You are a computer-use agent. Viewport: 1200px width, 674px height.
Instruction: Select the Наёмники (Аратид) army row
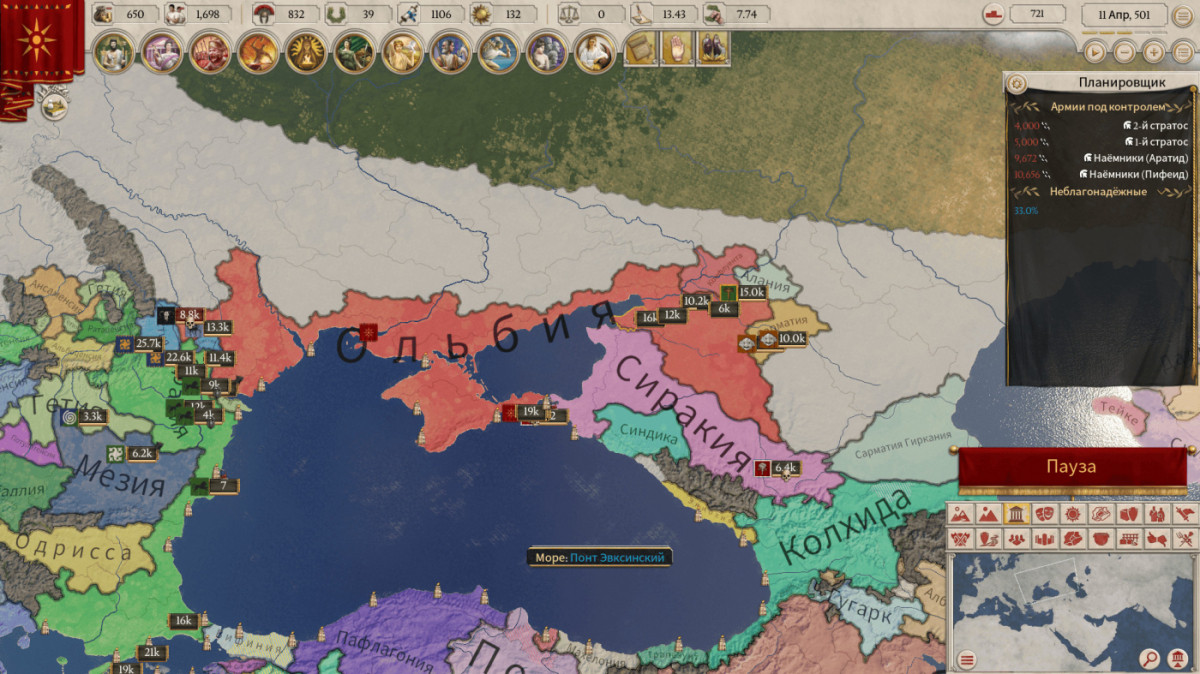pyautogui.click(x=1101, y=158)
